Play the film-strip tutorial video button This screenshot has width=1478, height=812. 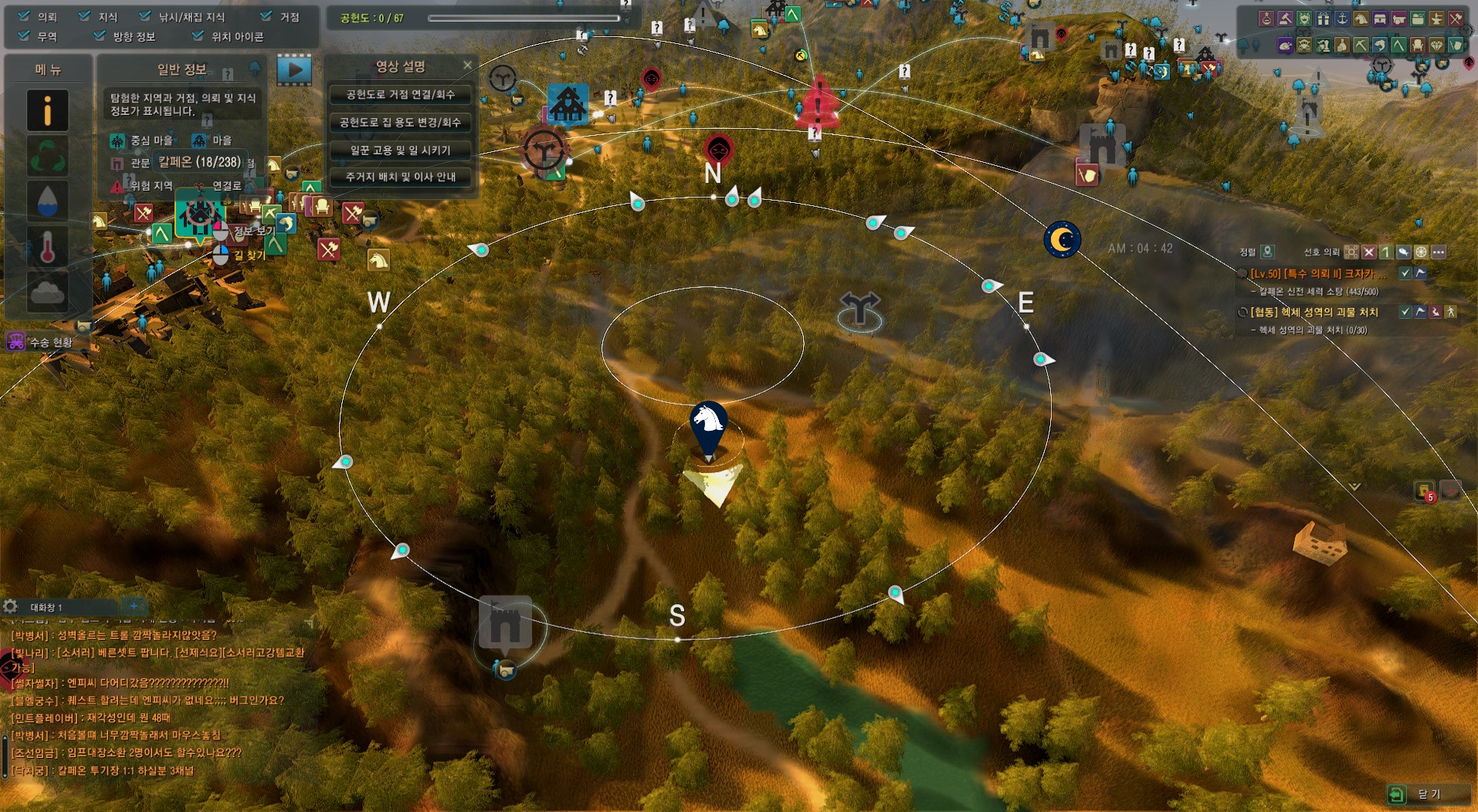coord(294,70)
